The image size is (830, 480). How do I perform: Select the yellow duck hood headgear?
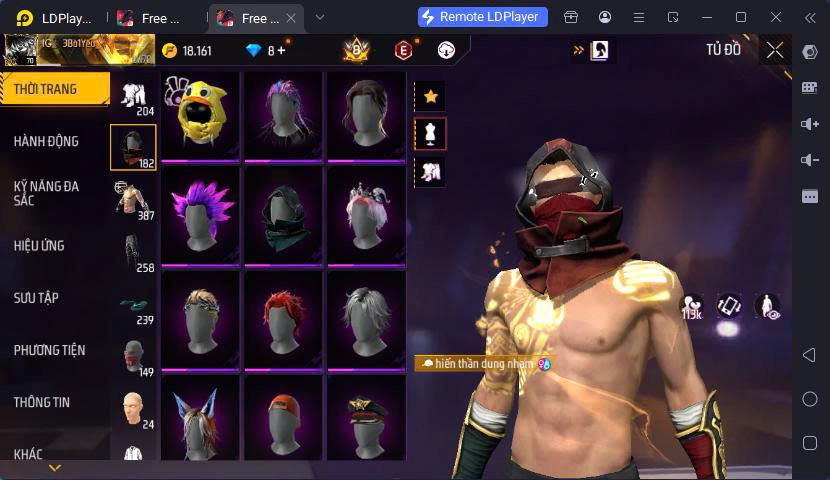tap(200, 115)
